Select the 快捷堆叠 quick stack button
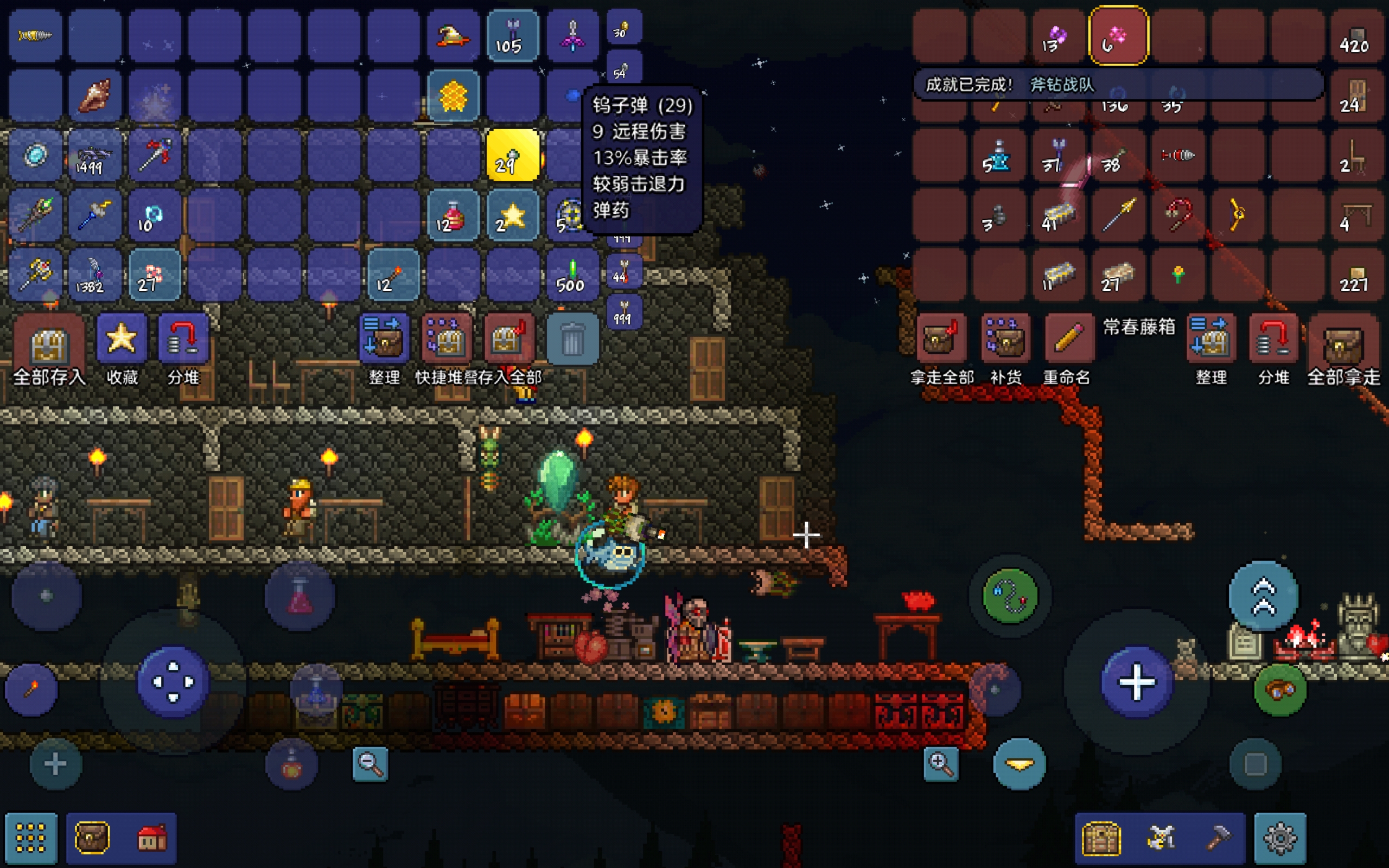Image resolution: width=1389 pixels, height=868 pixels. [x=447, y=339]
